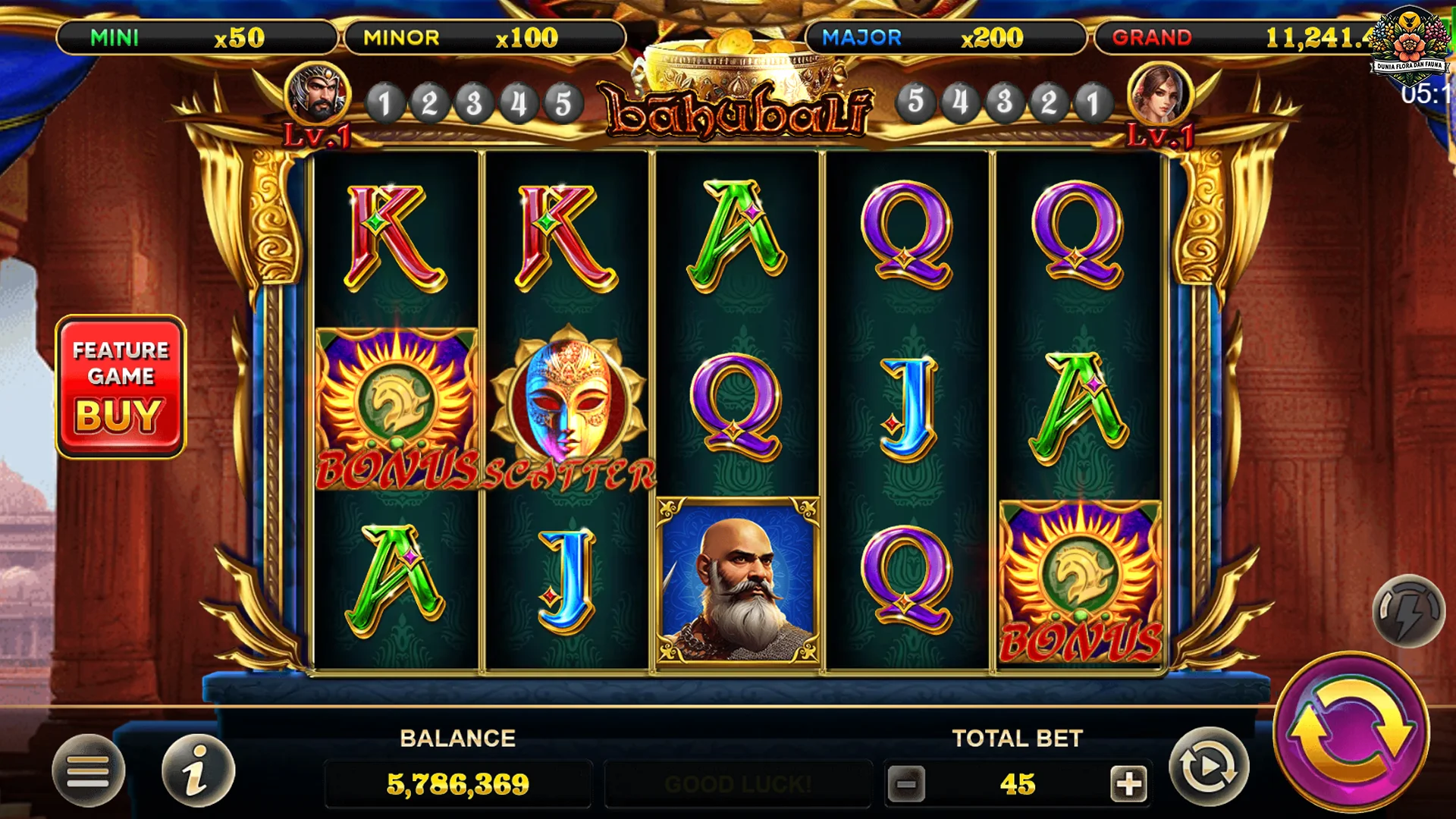
Task: Increase the total bet with plus
Action: (1128, 783)
